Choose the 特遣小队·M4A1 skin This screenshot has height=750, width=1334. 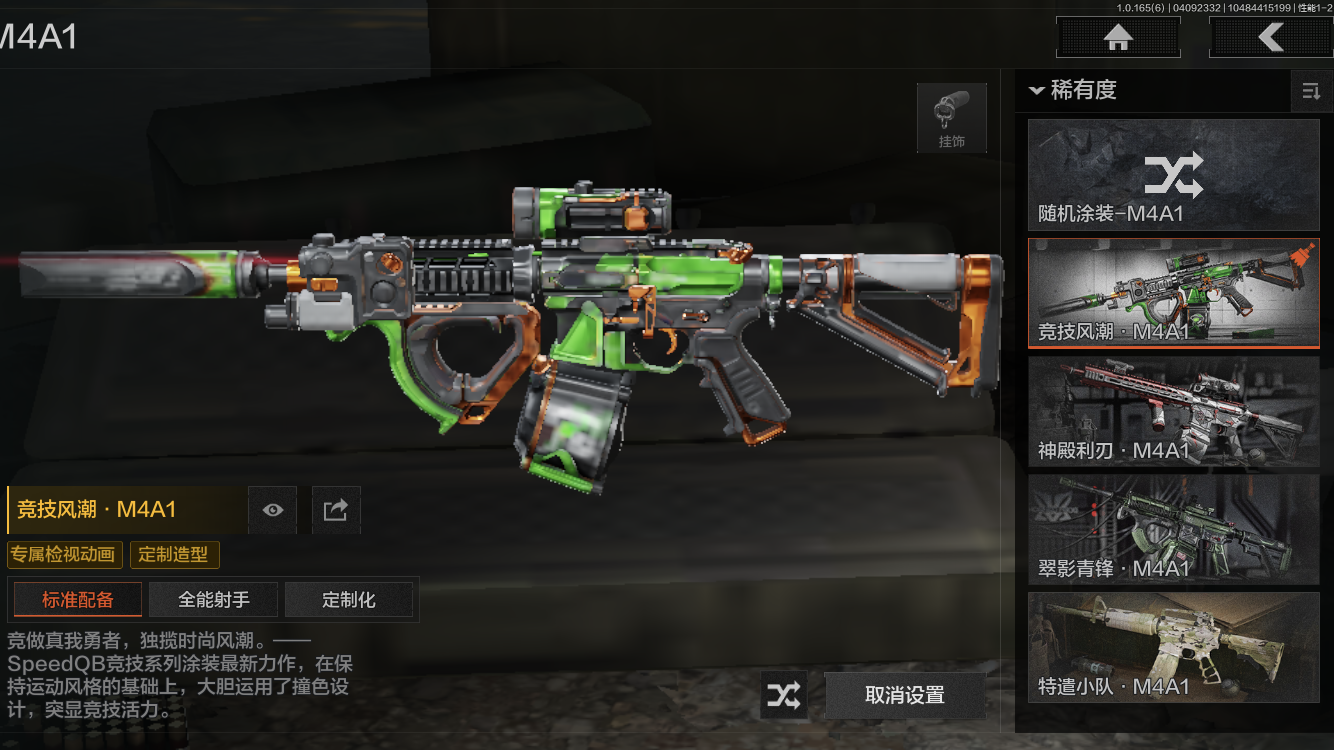1173,646
